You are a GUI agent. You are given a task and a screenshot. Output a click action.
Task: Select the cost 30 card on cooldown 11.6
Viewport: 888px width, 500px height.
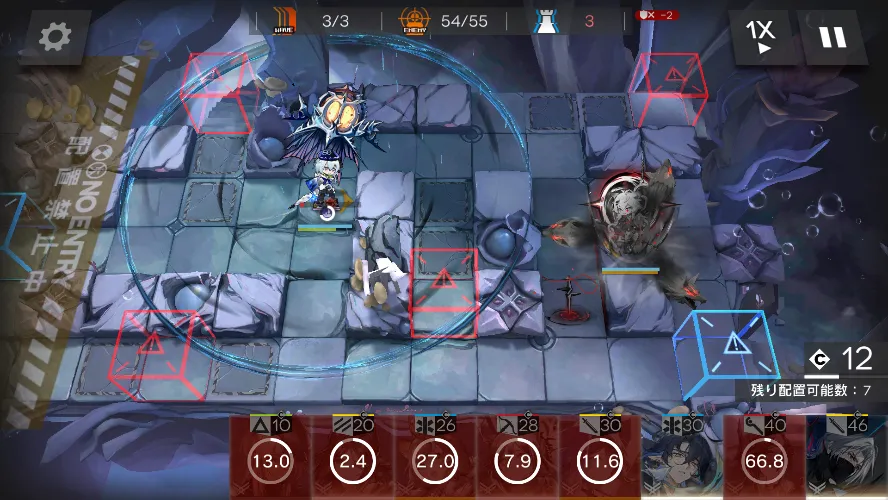pos(598,458)
